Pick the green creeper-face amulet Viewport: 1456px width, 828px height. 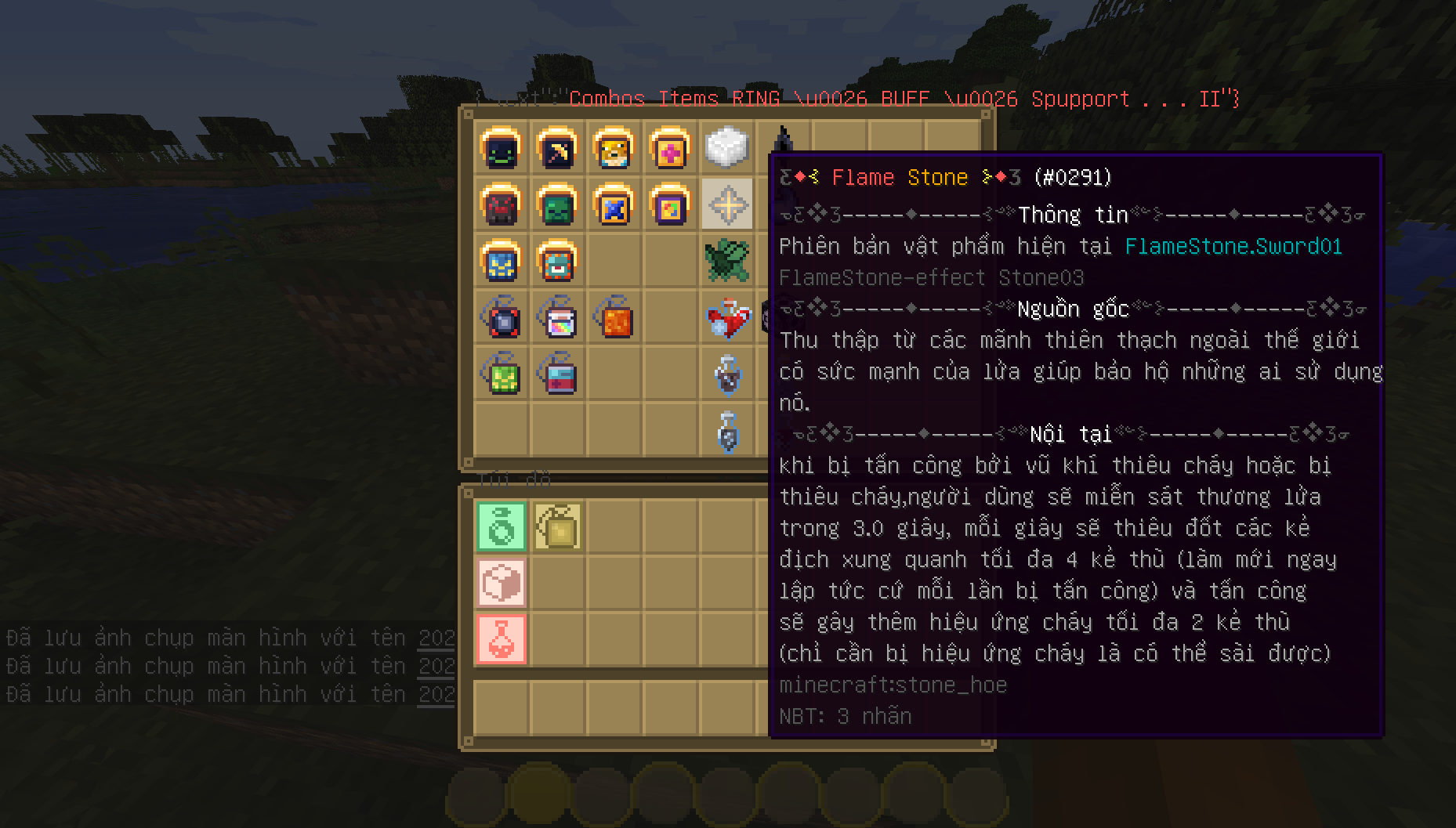(x=501, y=374)
